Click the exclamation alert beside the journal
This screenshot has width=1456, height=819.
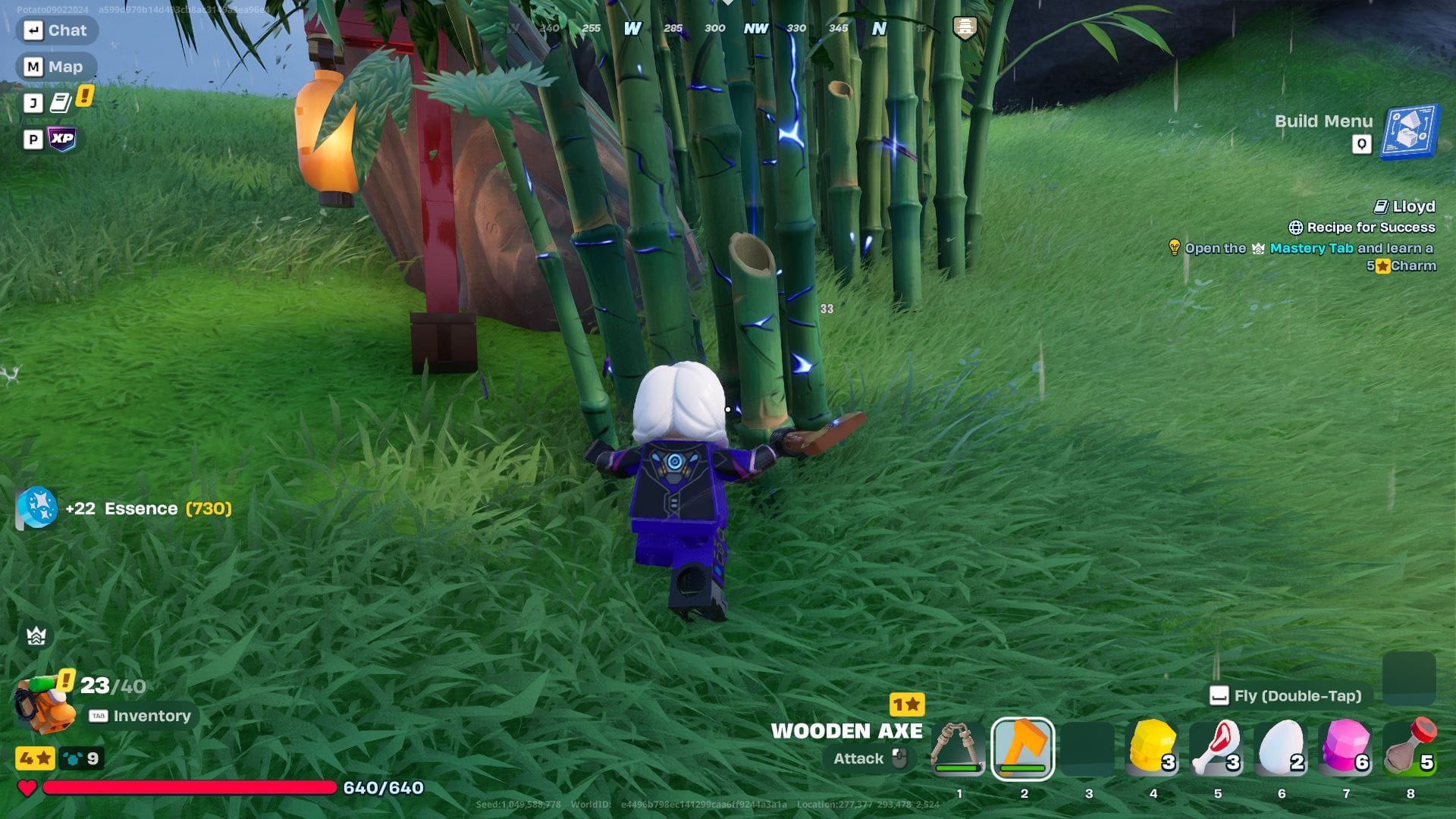[83, 96]
